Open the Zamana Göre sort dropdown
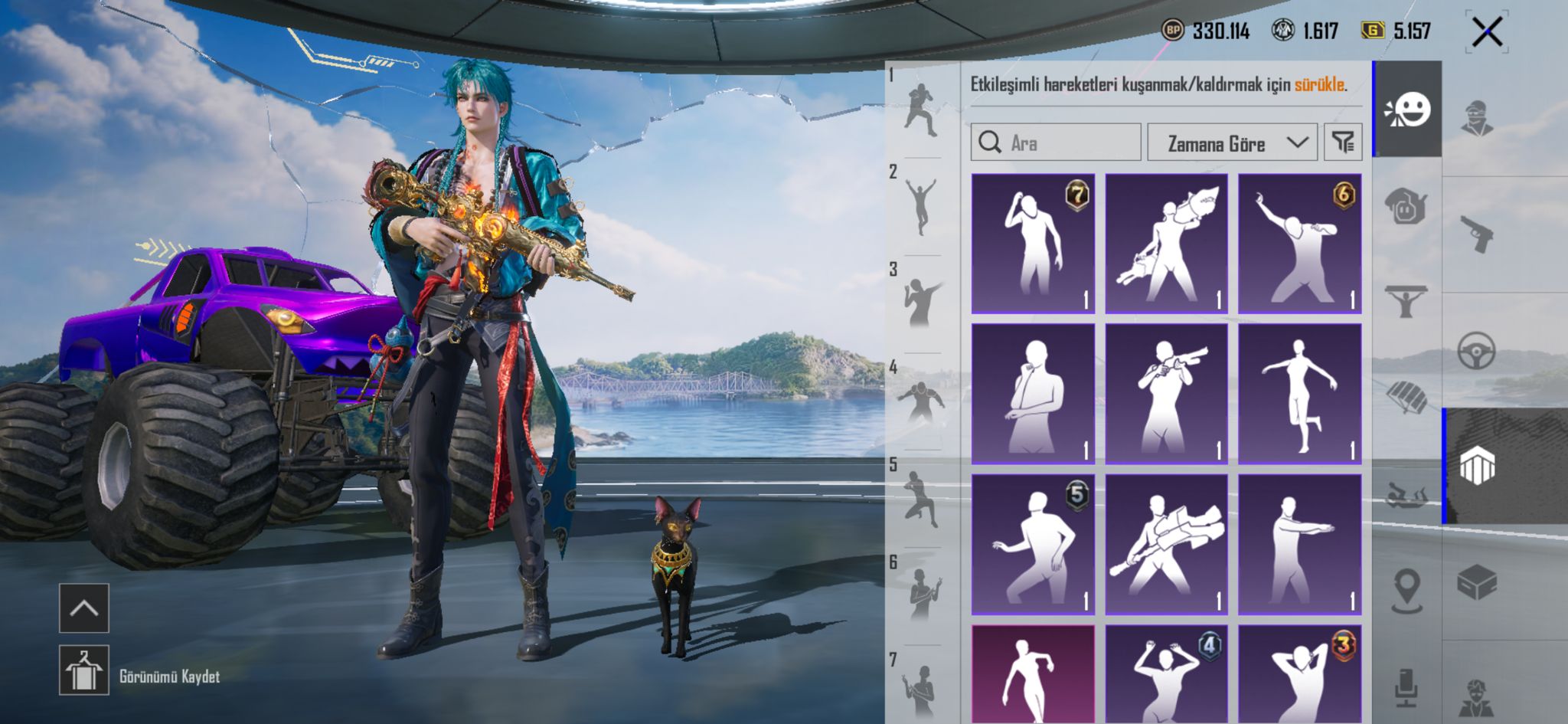This screenshot has width=1568, height=724. (x=1231, y=143)
